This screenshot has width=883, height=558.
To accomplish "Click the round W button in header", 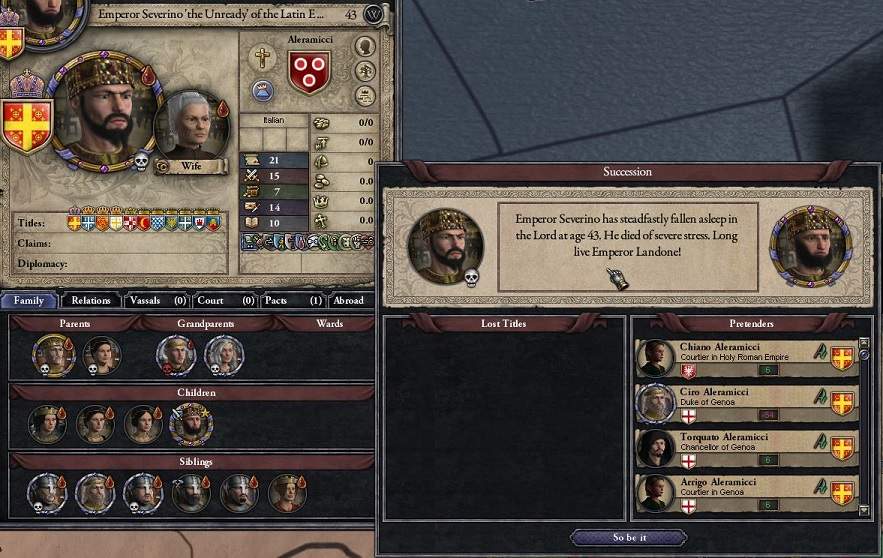I will click(x=374, y=15).
